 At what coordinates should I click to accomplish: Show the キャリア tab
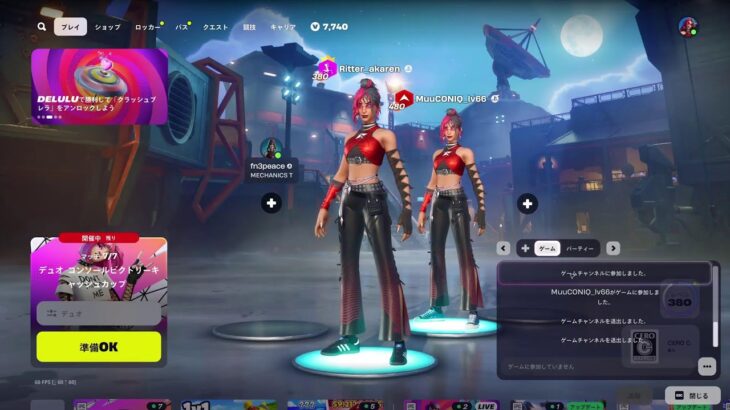(283, 27)
